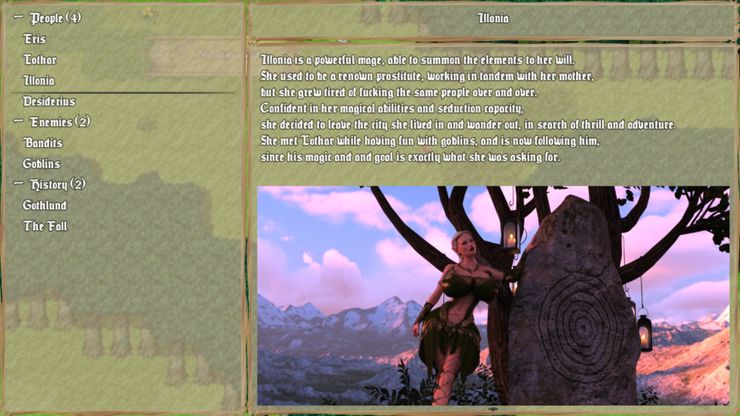Collapse the History (2) category
The image size is (740, 416).
tap(18, 185)
